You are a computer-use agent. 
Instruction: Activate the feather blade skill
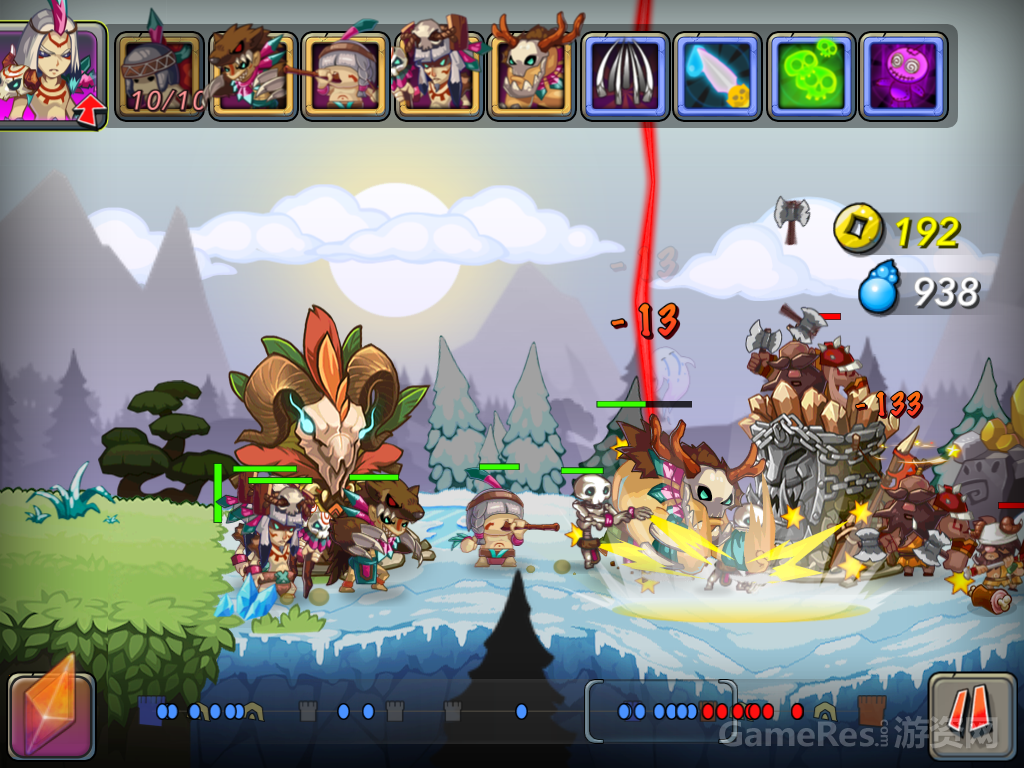tap(717, 76)
